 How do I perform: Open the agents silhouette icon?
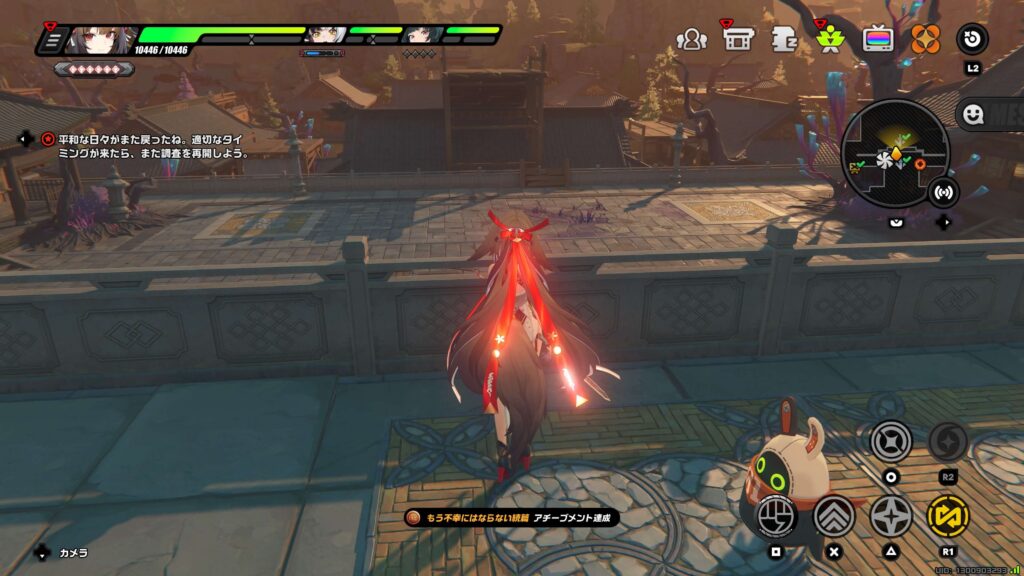pos(691,40)
